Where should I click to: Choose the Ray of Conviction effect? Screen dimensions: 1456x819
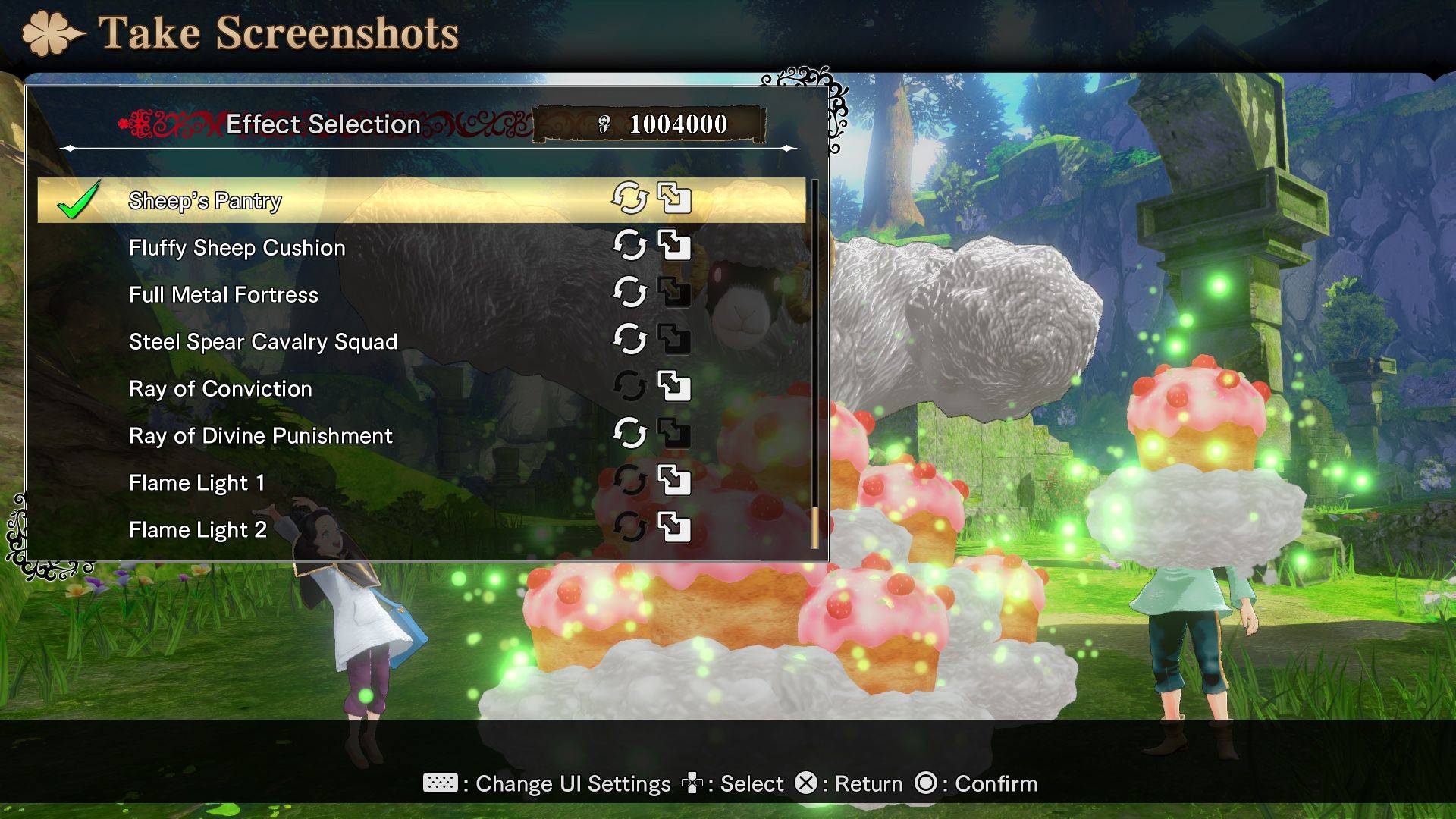(220, 389)
